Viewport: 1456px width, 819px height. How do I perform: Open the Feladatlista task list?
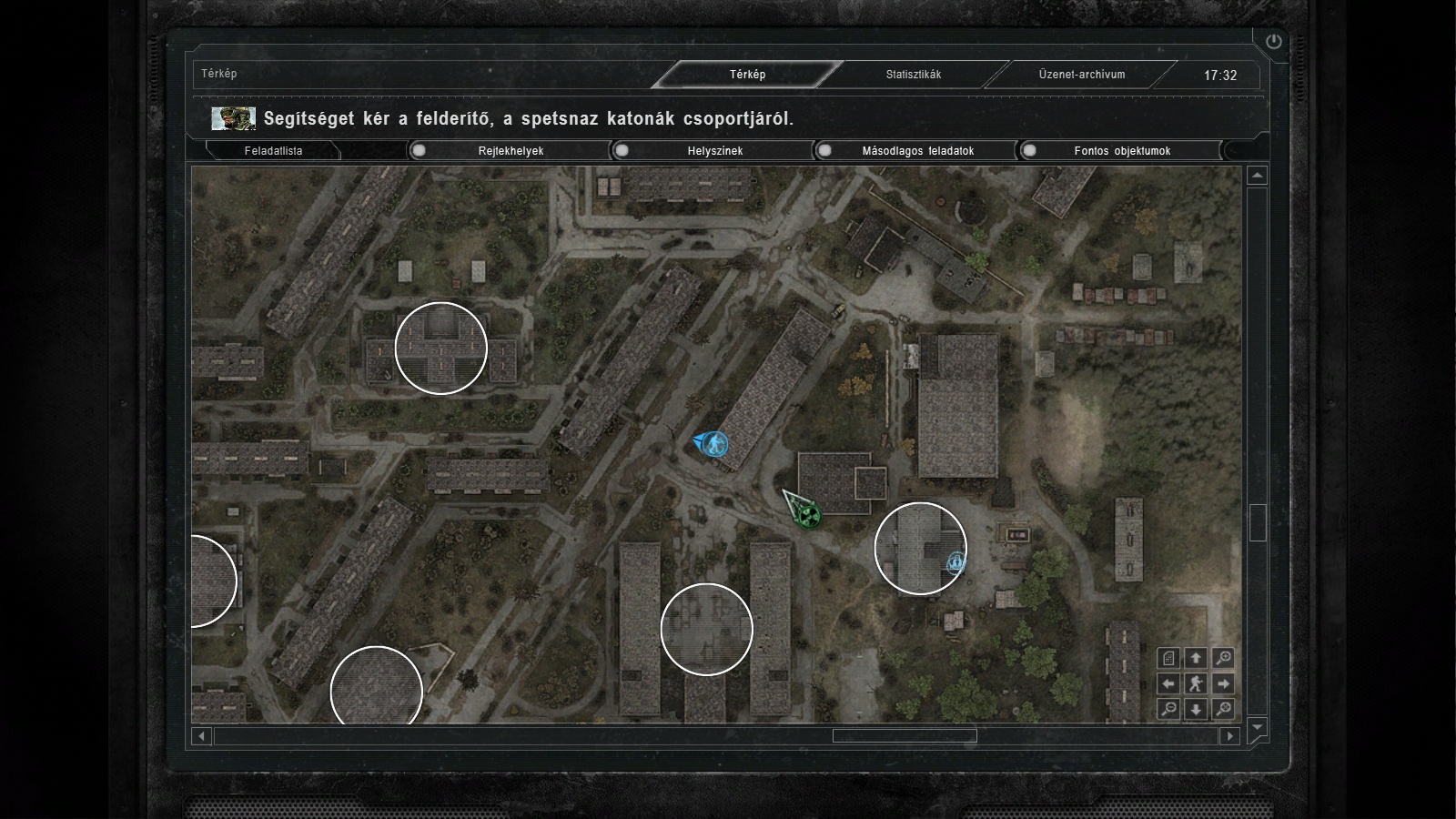(x=273, y=151)
